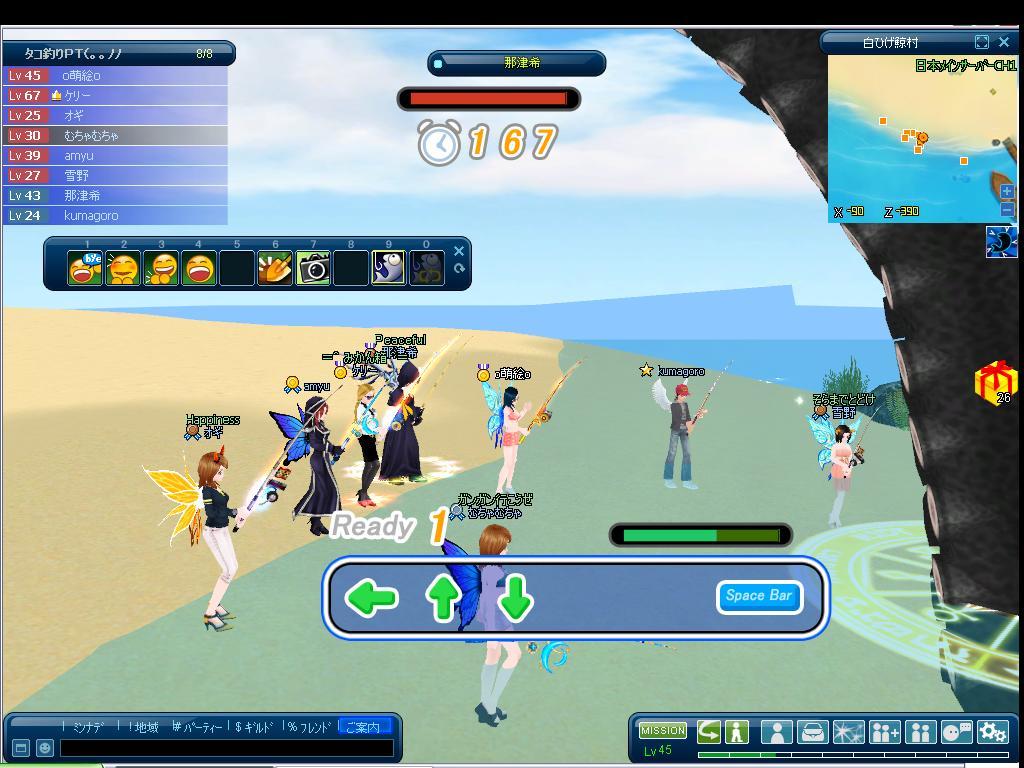The height and width of the screenshot is (768, 1024).
Task: Close the minimap panel
Action: (x=1004, y=42)
